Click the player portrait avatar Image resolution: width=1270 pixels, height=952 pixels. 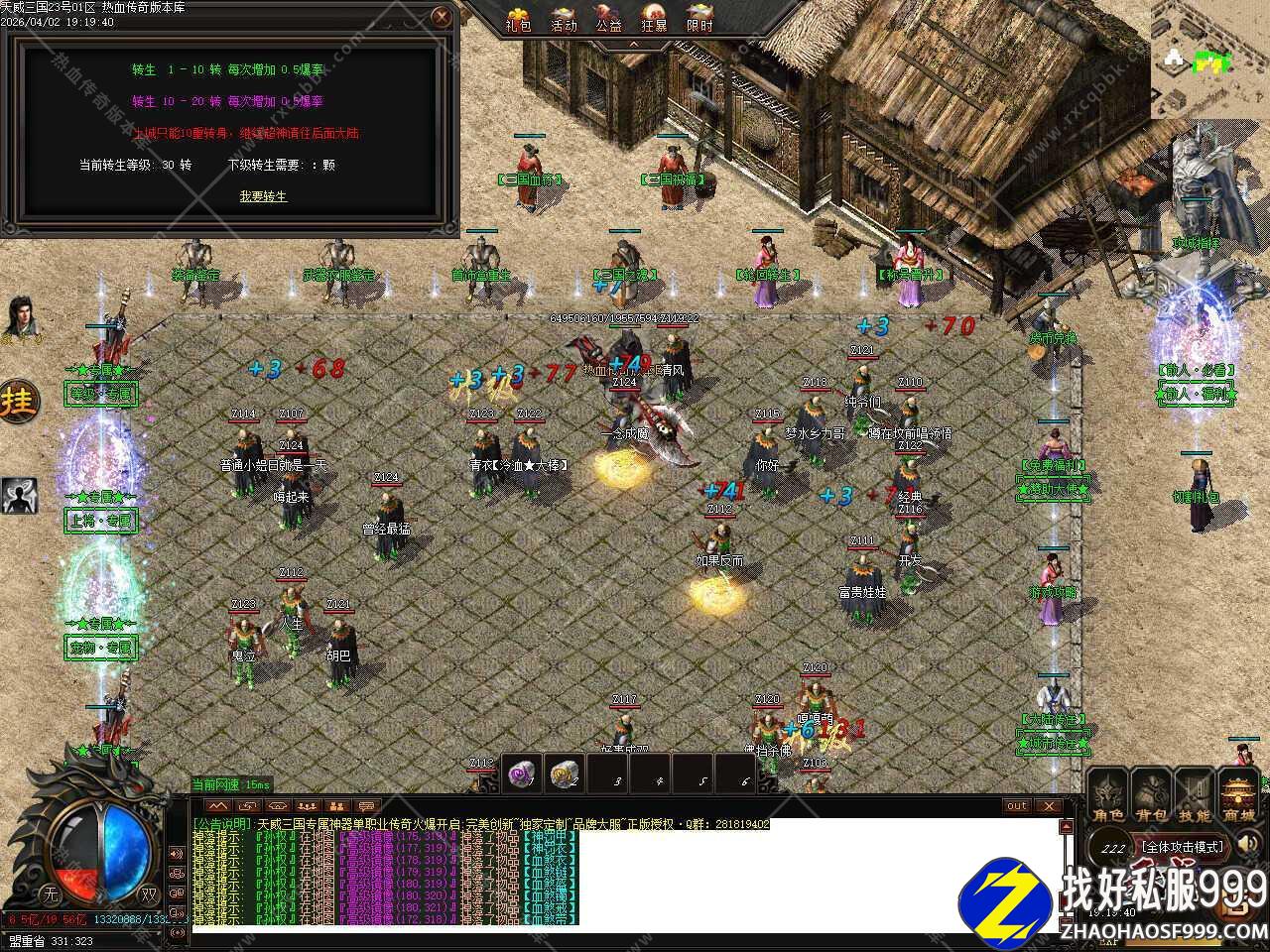18,317
